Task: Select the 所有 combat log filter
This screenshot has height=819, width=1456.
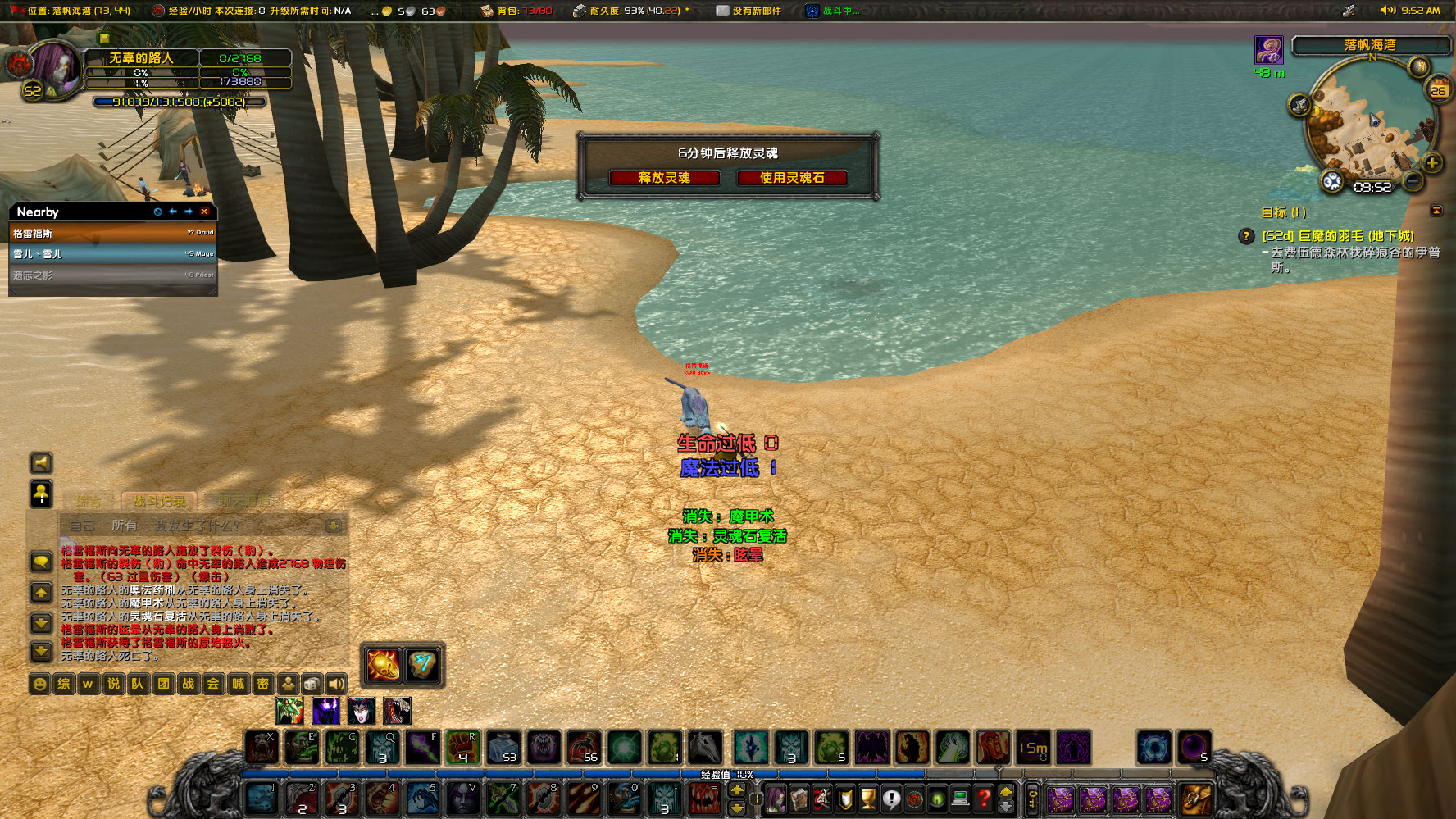Action: point(124,526)
